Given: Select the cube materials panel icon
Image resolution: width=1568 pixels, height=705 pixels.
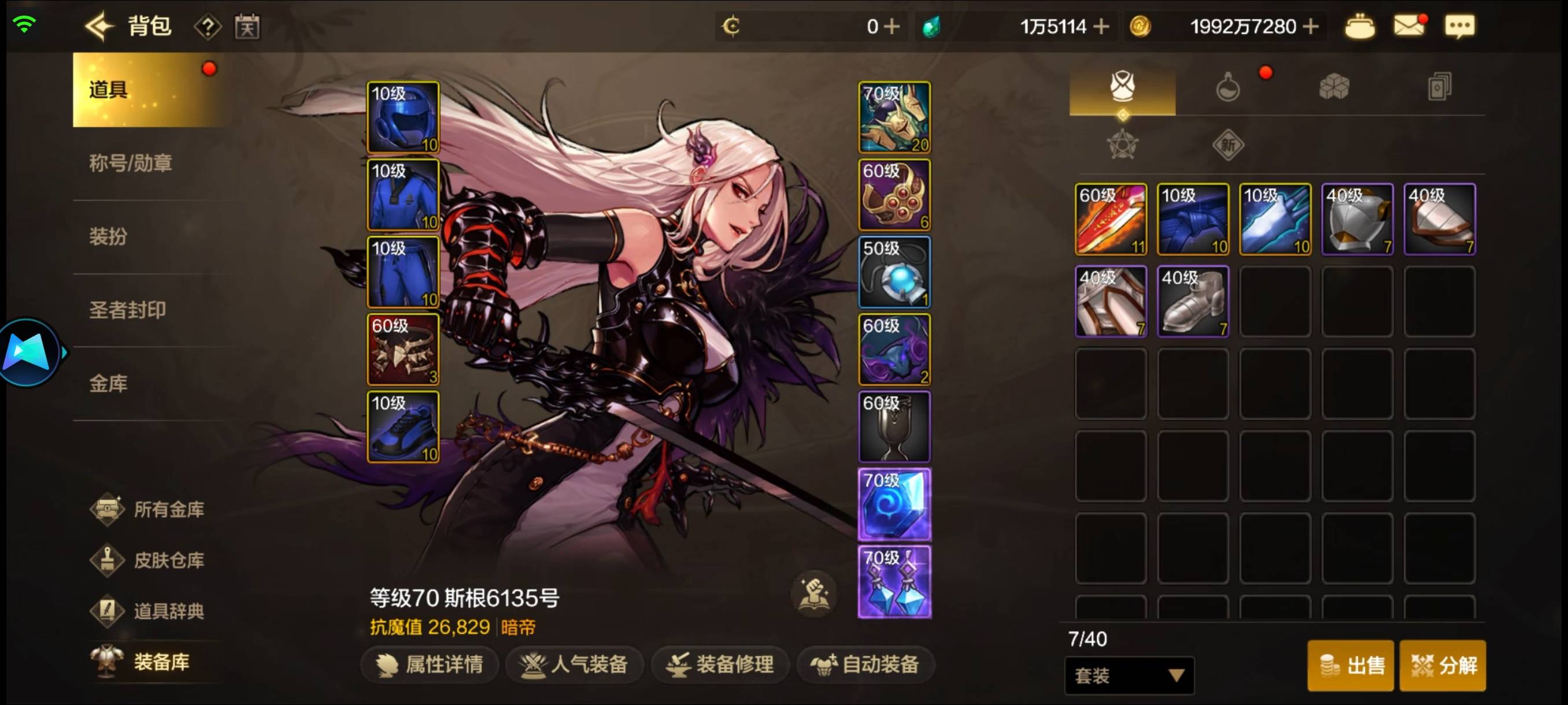Looking at the screenshot, I should (1334, 87).
